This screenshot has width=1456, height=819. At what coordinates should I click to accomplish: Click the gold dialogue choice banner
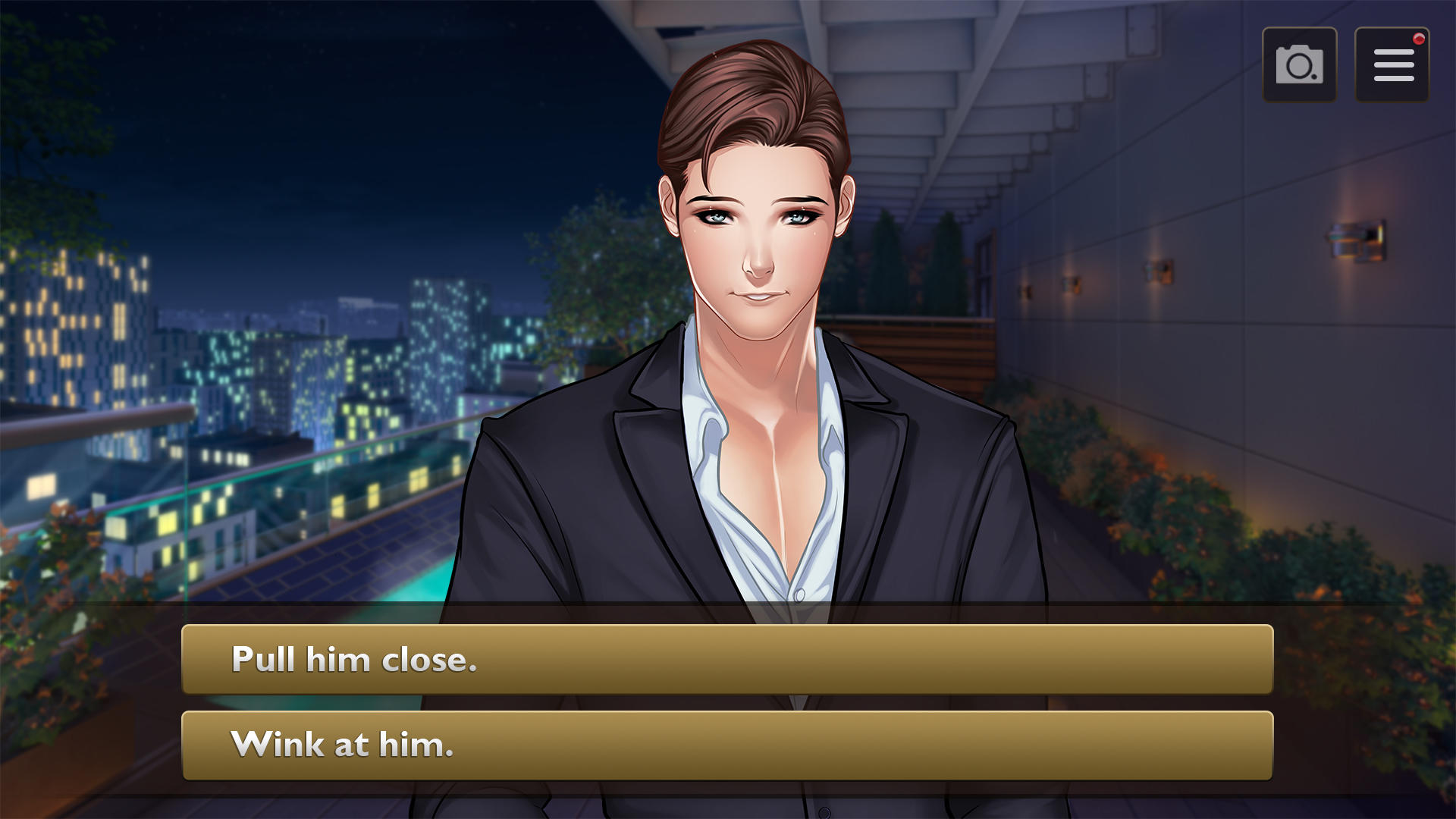pos(726,660)
